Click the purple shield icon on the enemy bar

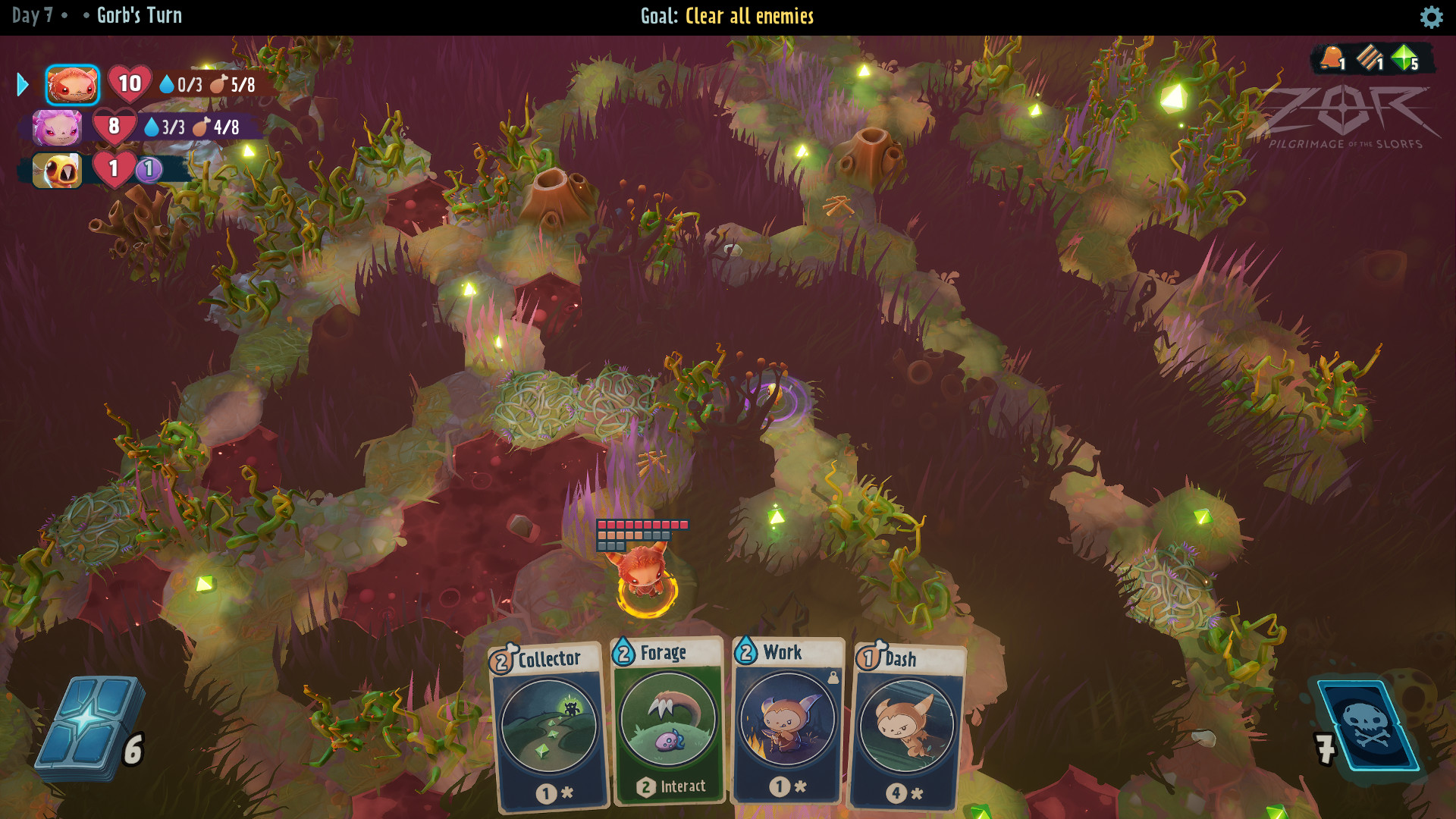point(149,171)
